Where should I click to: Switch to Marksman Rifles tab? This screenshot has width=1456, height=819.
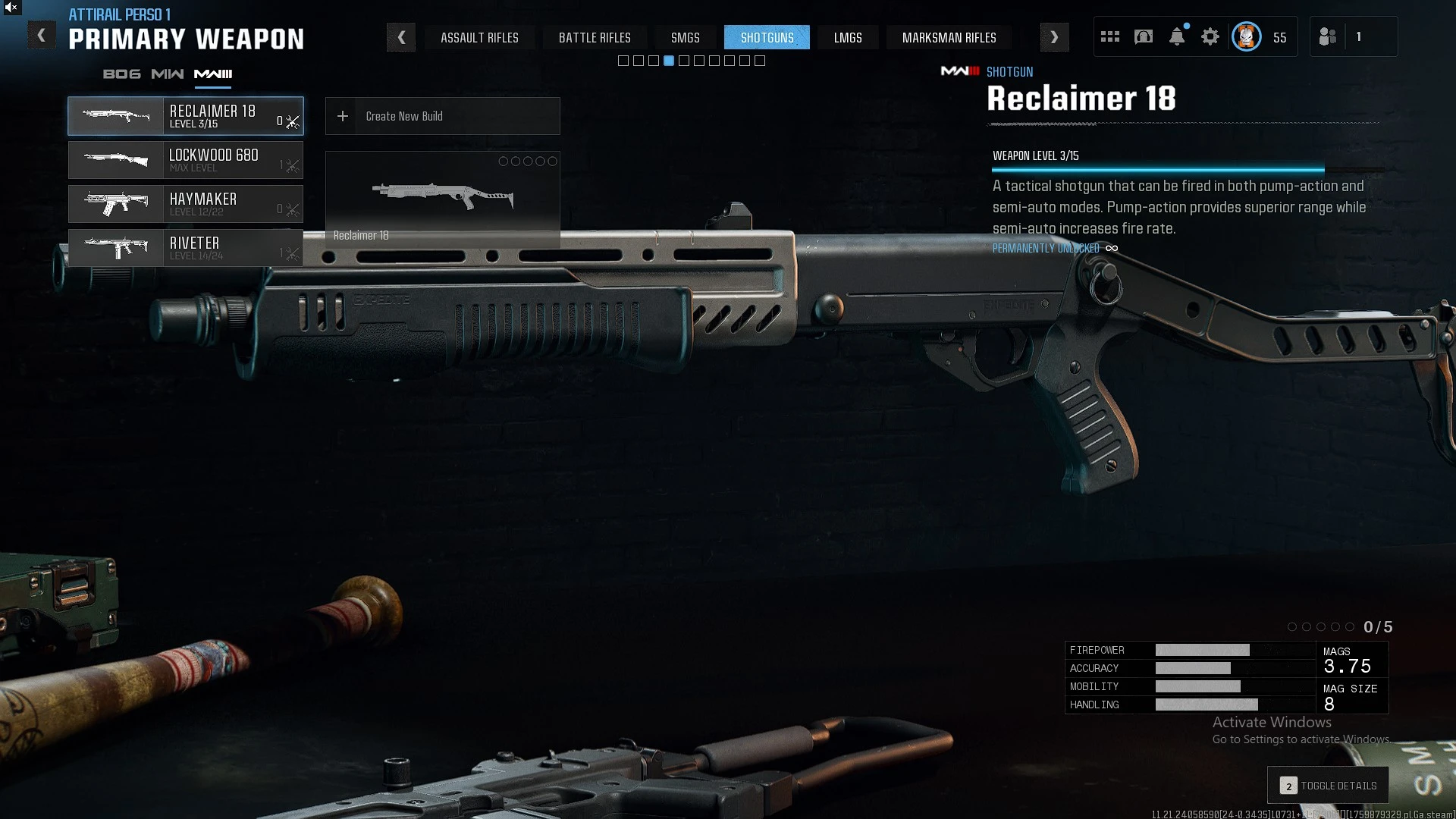[949, 37]
